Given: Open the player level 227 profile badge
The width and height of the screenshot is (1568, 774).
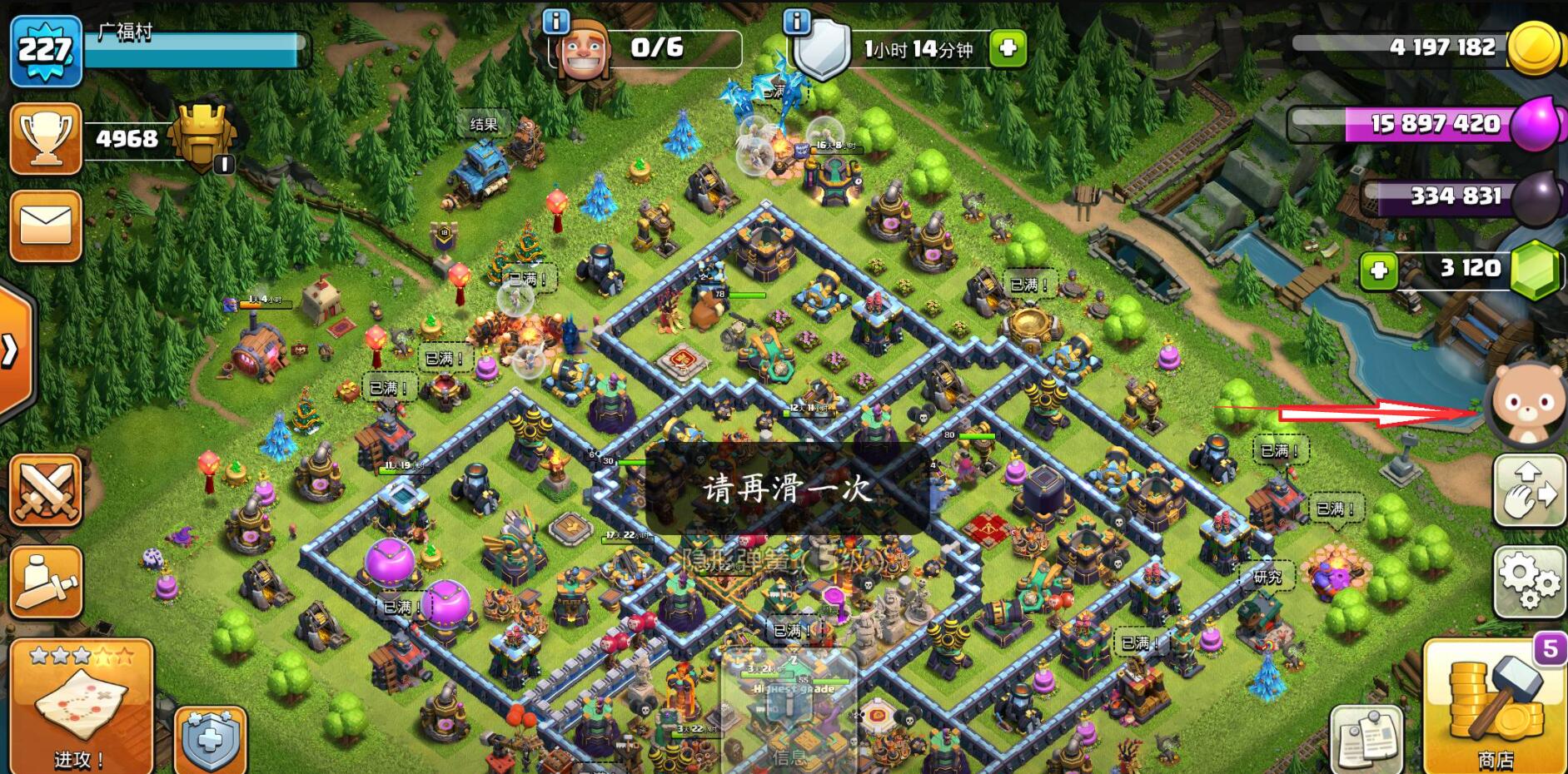Looking at the screenshot, I should click(x=45, y=51).
